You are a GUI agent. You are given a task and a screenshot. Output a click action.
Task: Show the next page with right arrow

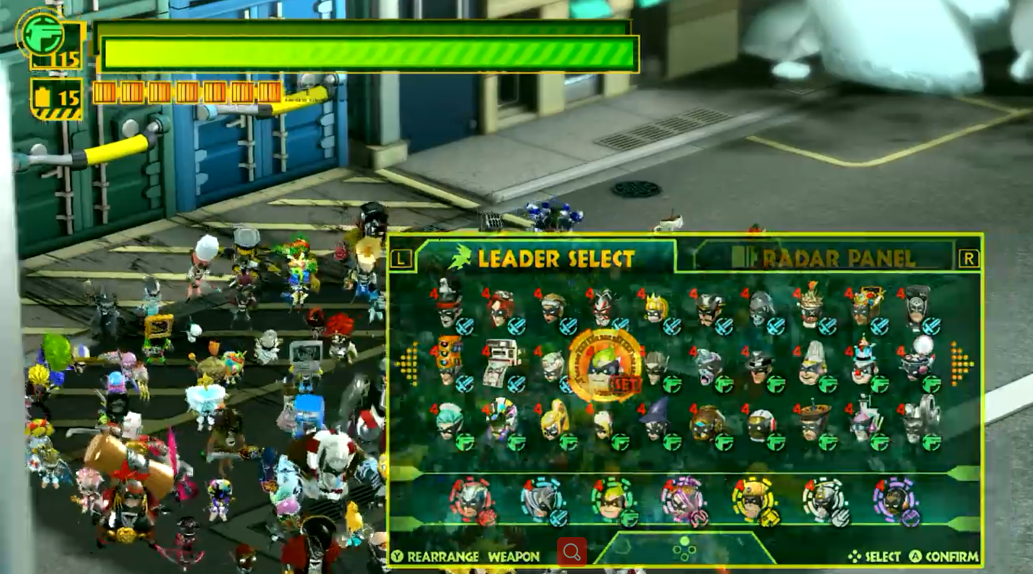(961, 363)
